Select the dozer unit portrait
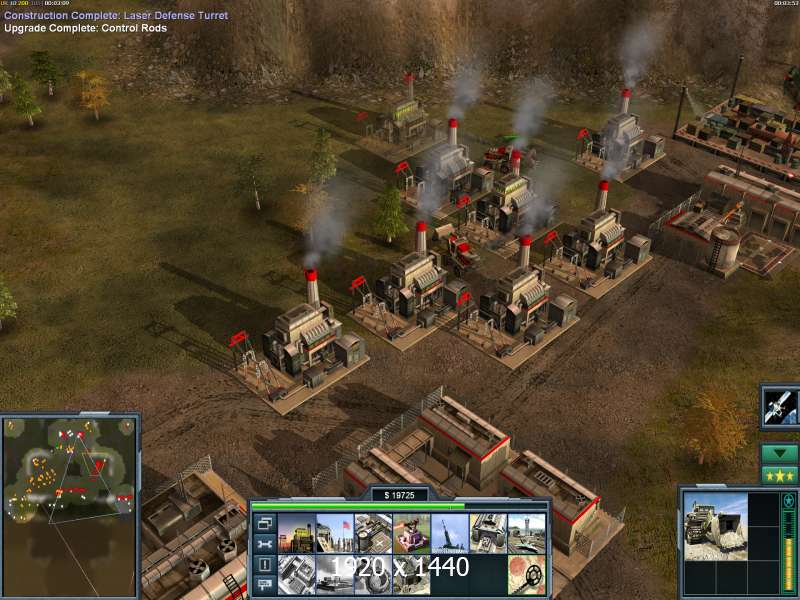This screenshot has width=800, height=600. (715, 519)
